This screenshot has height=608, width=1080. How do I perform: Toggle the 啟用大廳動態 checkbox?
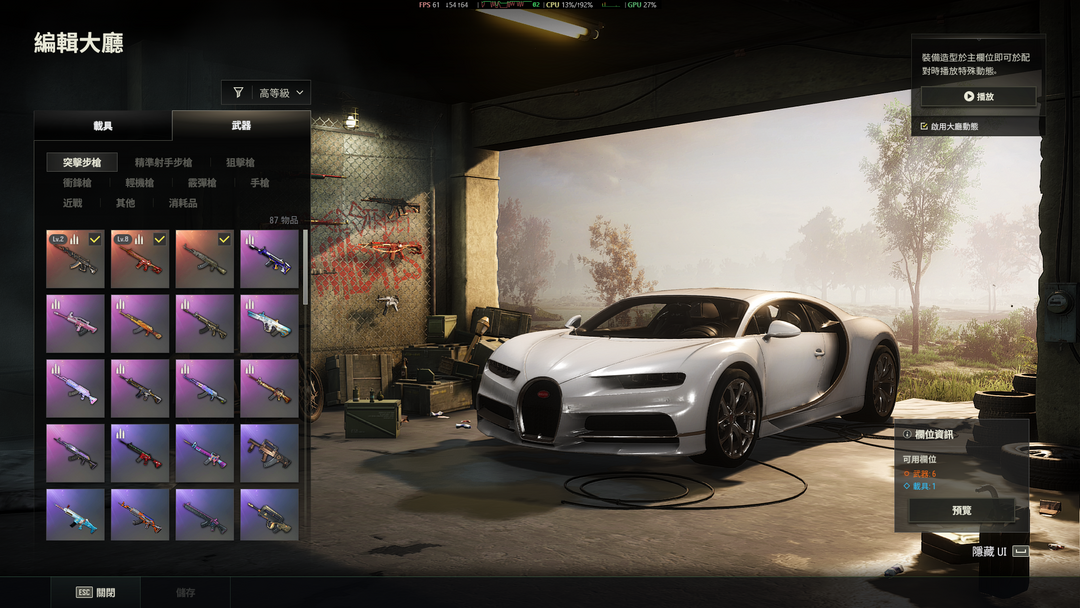click(x=925, y=127)
